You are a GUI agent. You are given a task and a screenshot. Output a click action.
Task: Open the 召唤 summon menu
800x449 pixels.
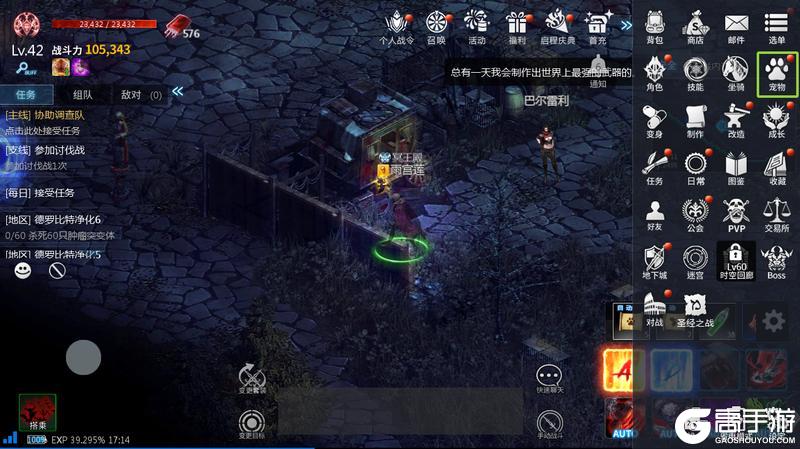tap(436, 25)
